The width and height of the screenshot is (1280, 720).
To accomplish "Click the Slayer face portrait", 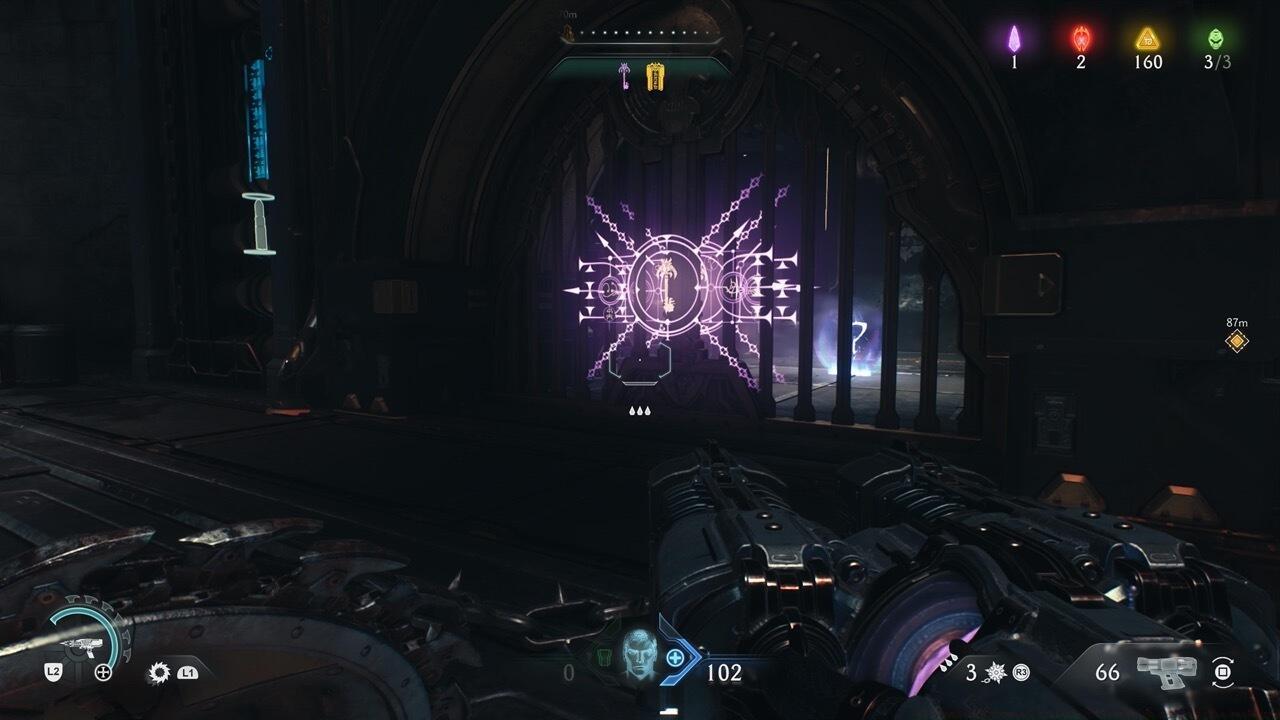I will click(636, 655).
